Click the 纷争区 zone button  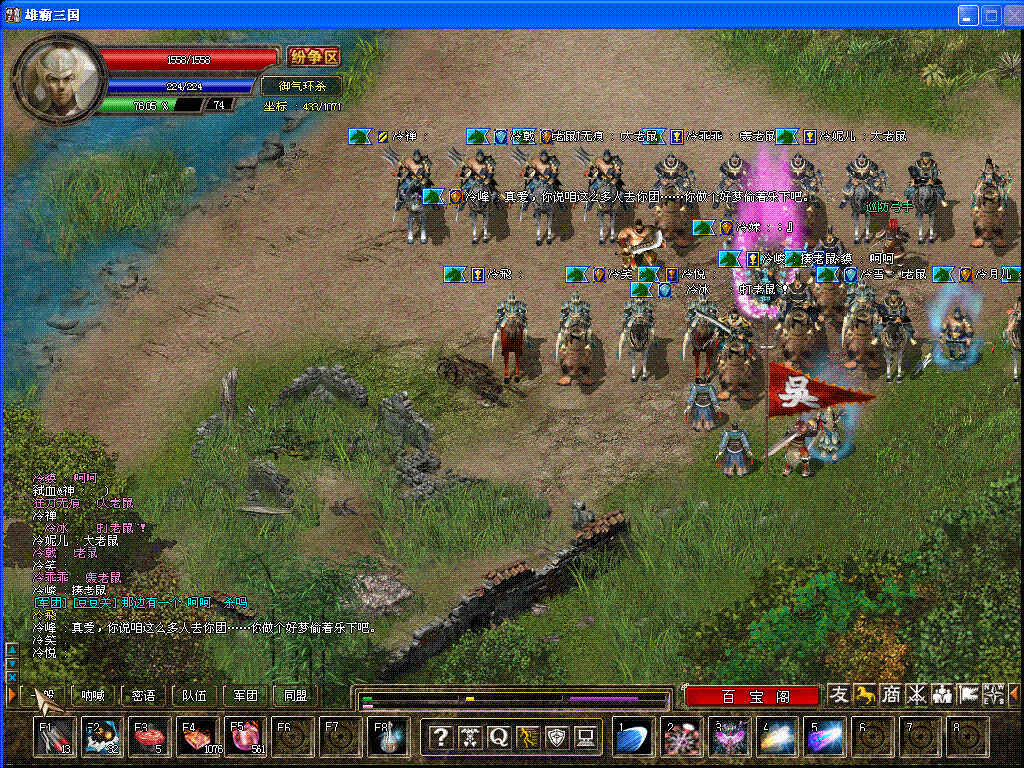point(314,57)
